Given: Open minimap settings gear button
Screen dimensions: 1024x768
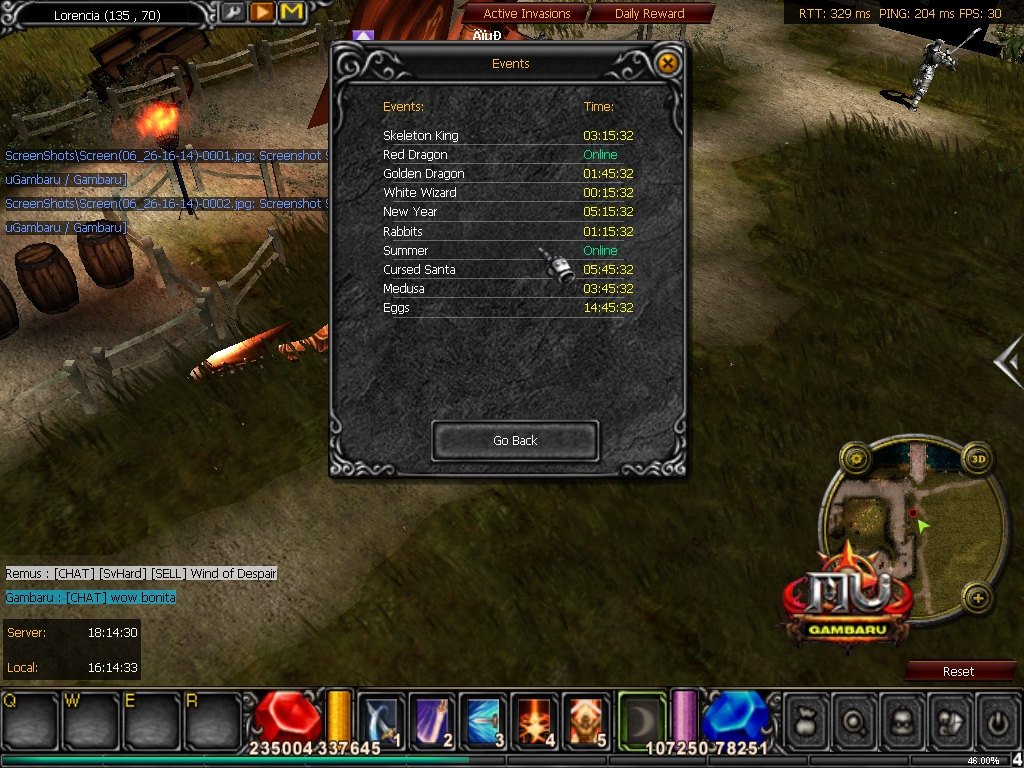Looking at the screenshot, I should (x=856, y=460).
